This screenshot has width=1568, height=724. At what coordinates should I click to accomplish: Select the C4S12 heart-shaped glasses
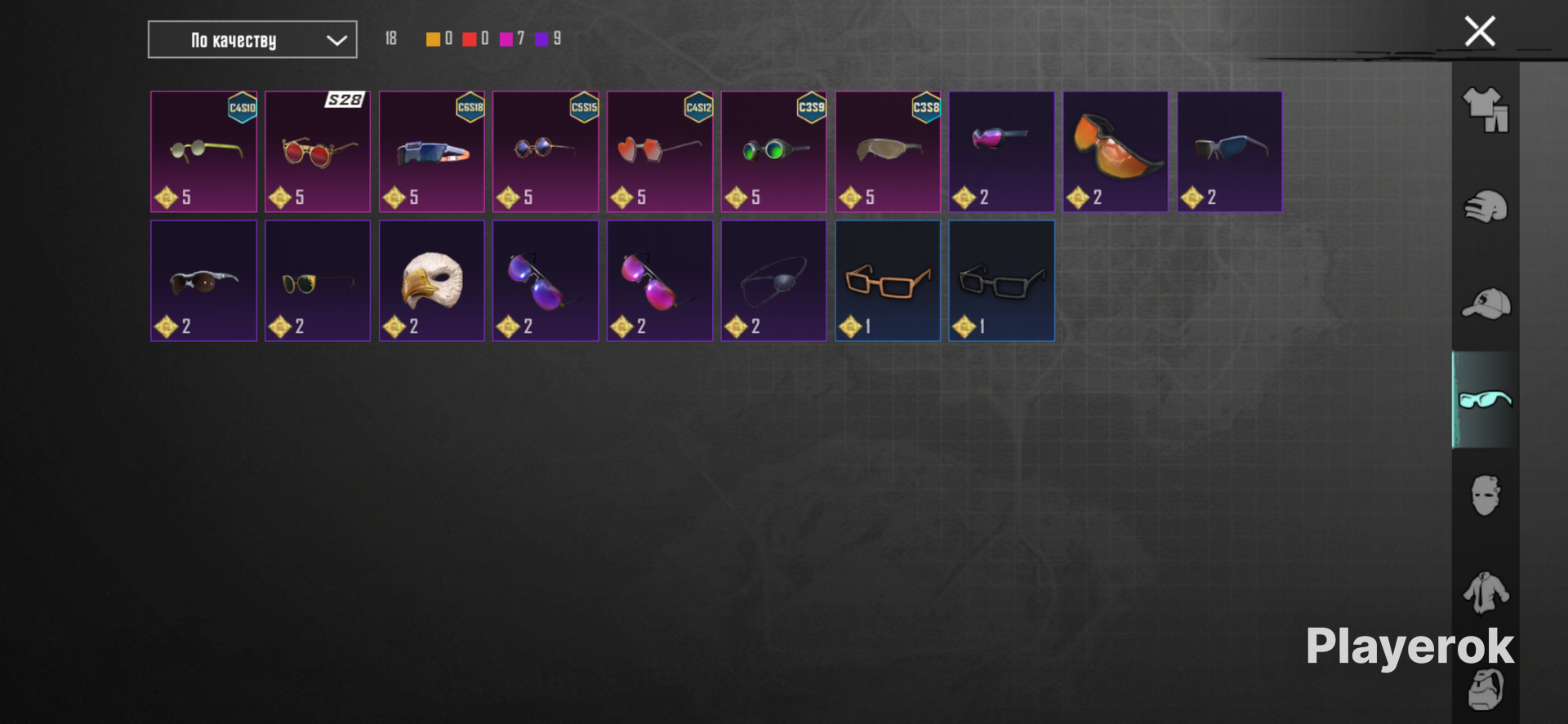pyautogui.click(x=659, y=152)
